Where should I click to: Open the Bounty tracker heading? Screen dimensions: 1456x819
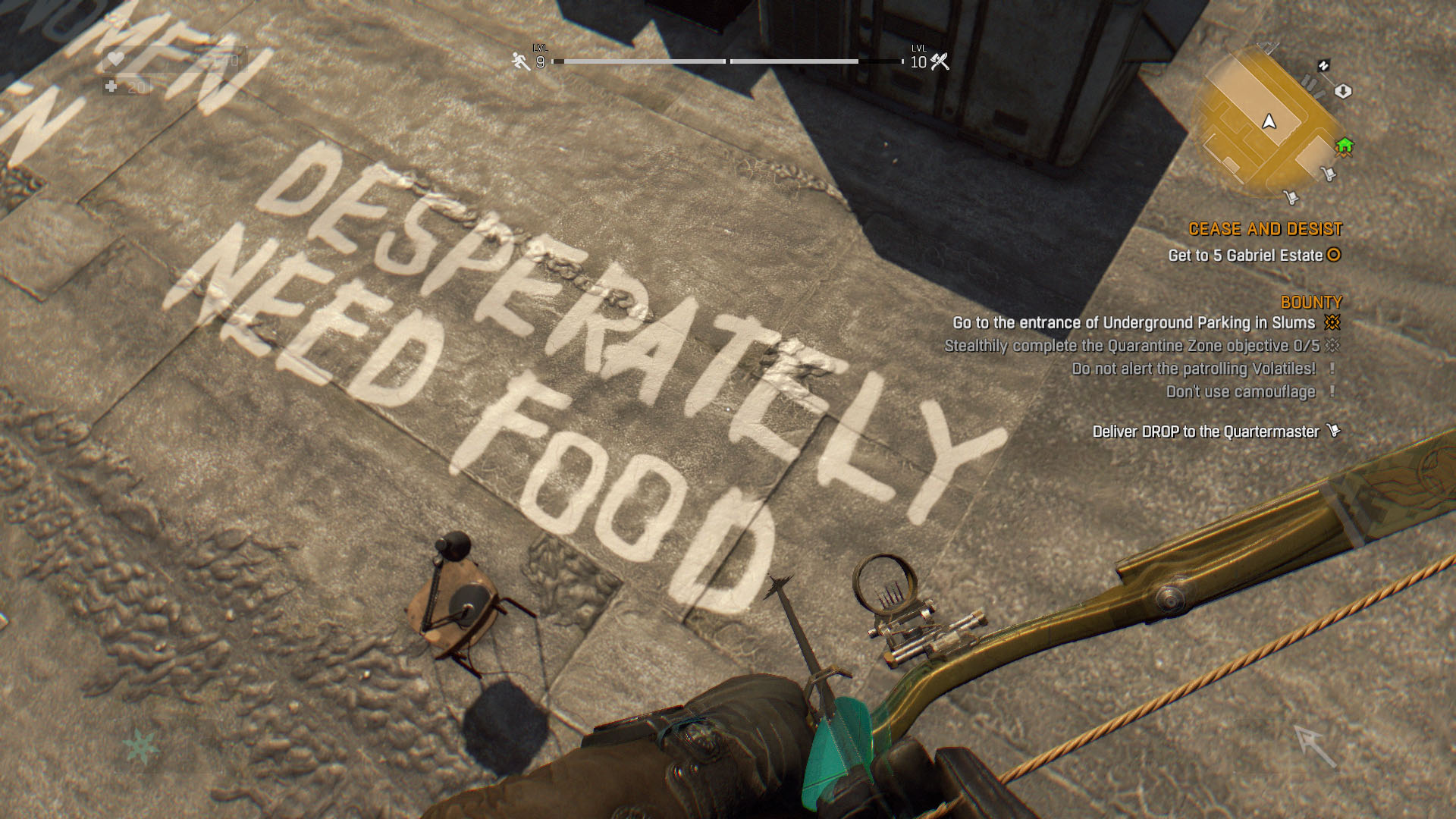pos(1310,302)
